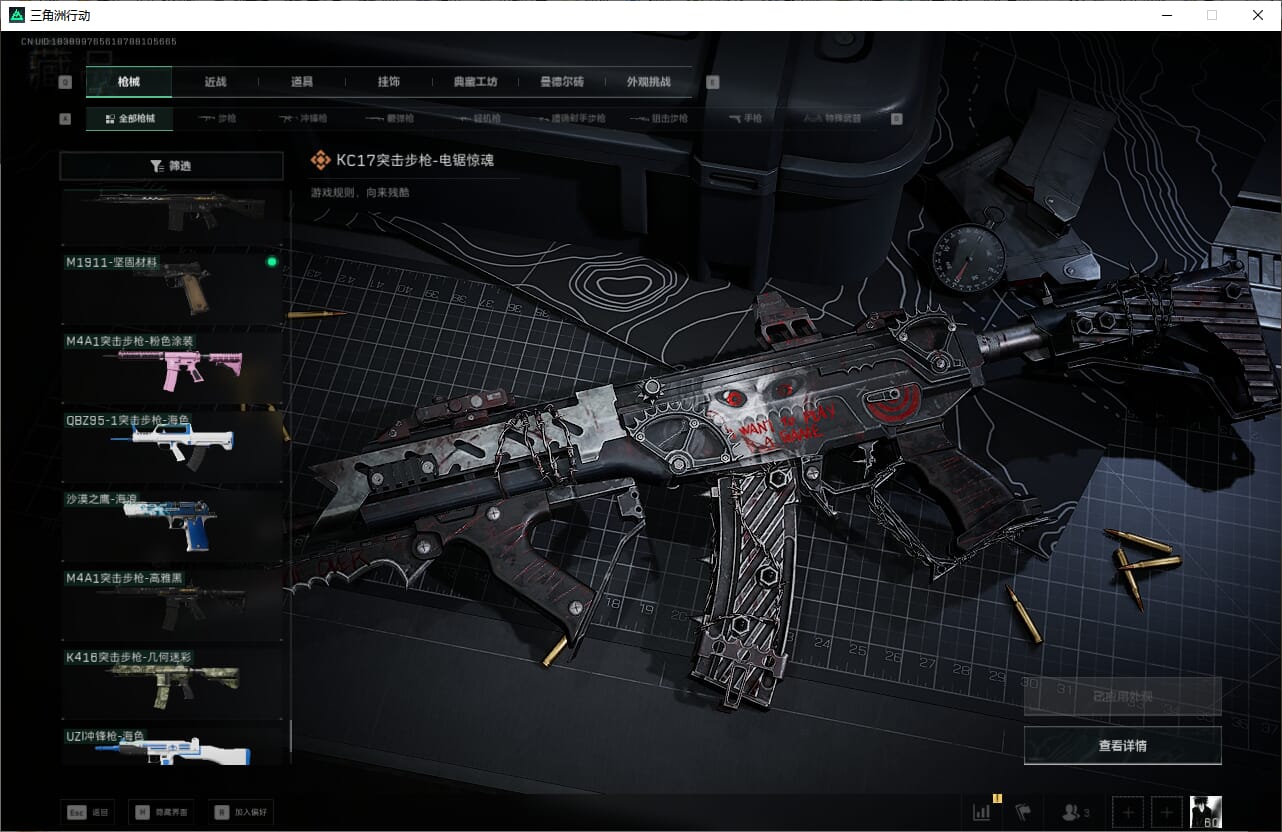This screenshot has height=832, width=1282.
Task: Choose the K416突击步枪-几何迷彩 skin
Action: coord(170,678)
